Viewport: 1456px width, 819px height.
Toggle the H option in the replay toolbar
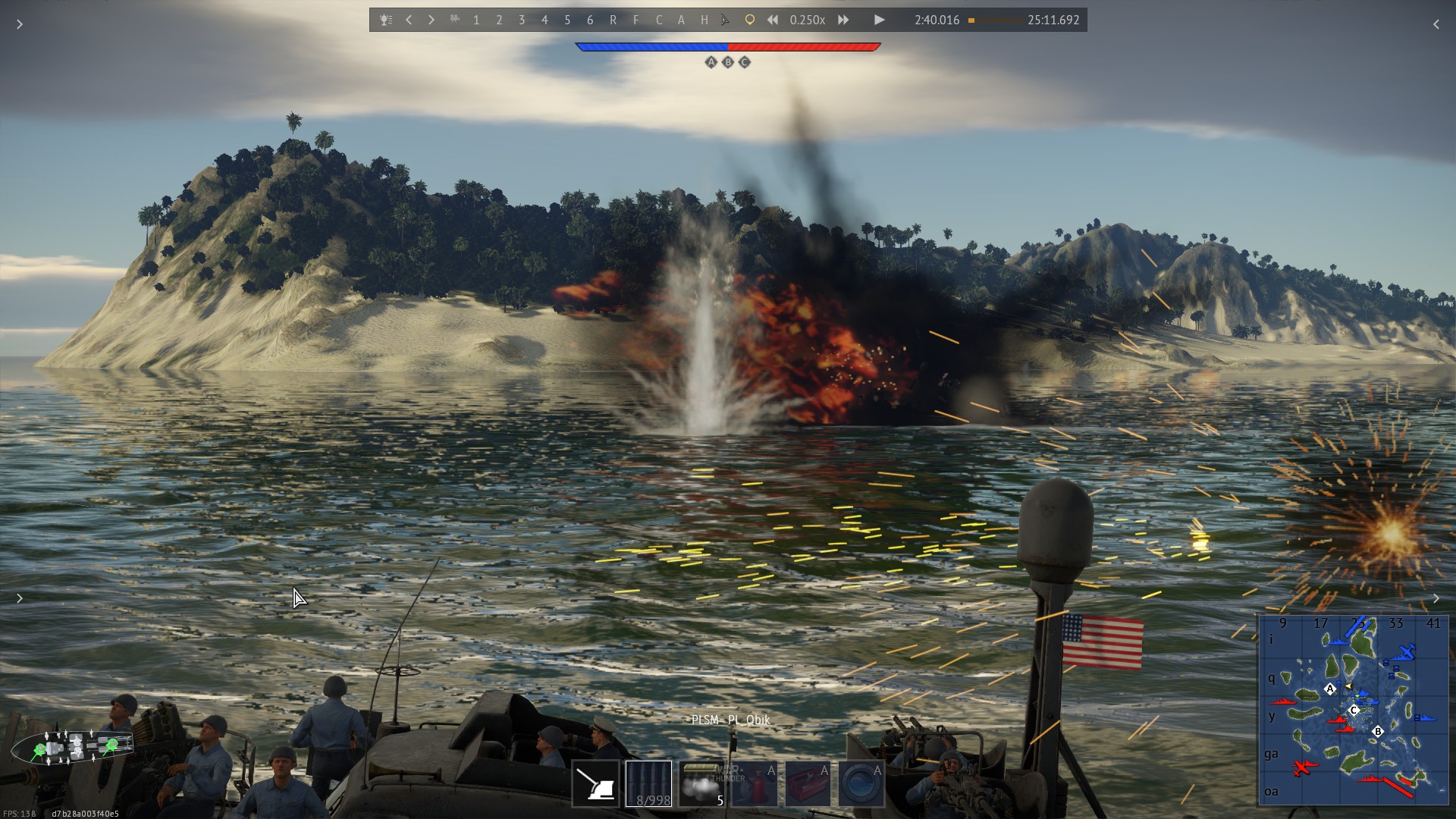click(704, 20)
